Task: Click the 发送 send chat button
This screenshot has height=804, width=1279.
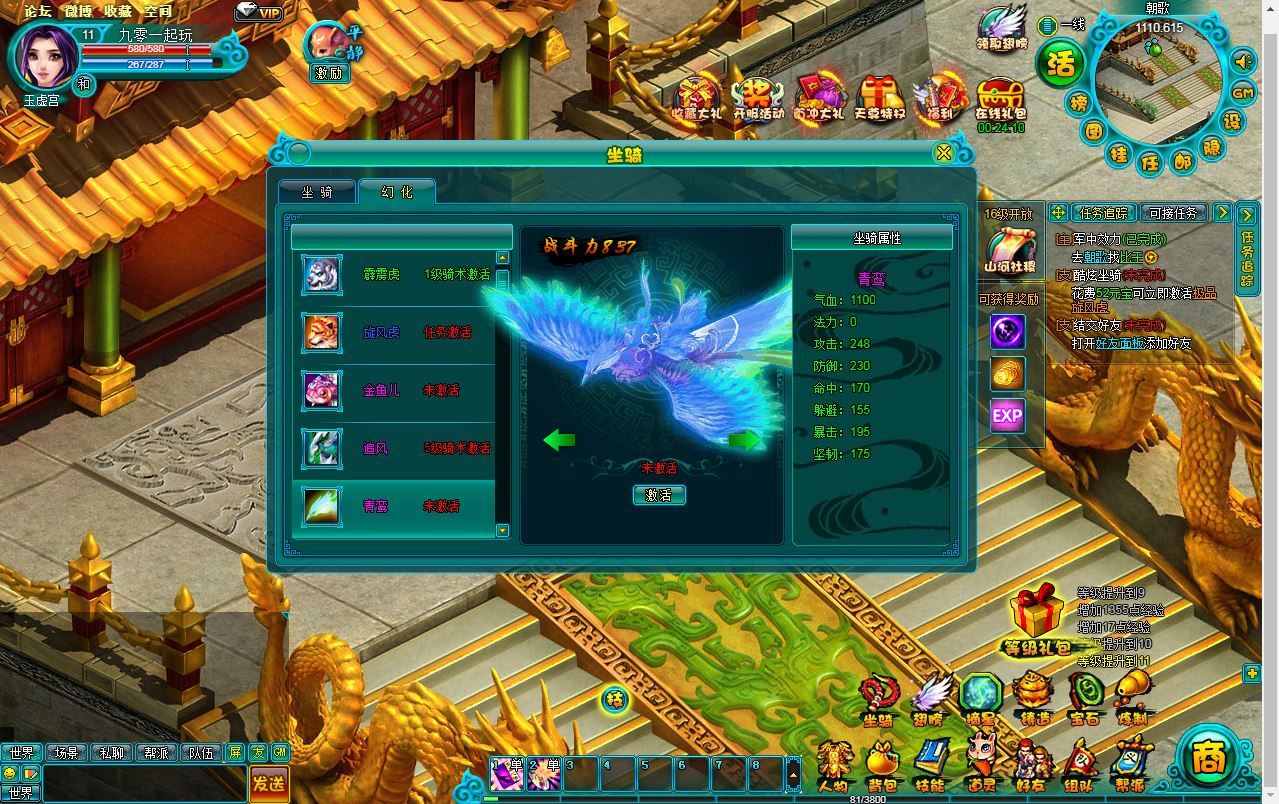Action: click(268, 783)
